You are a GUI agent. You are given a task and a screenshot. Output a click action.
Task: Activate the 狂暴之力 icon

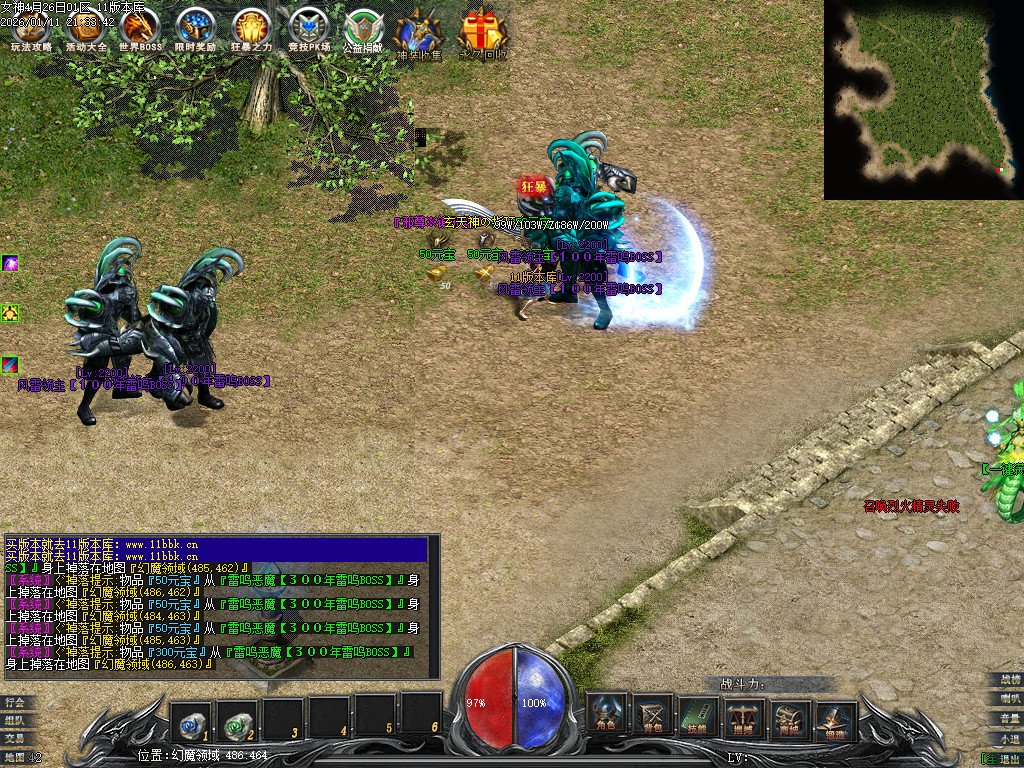pyautogui.click(x=251, y=29)
